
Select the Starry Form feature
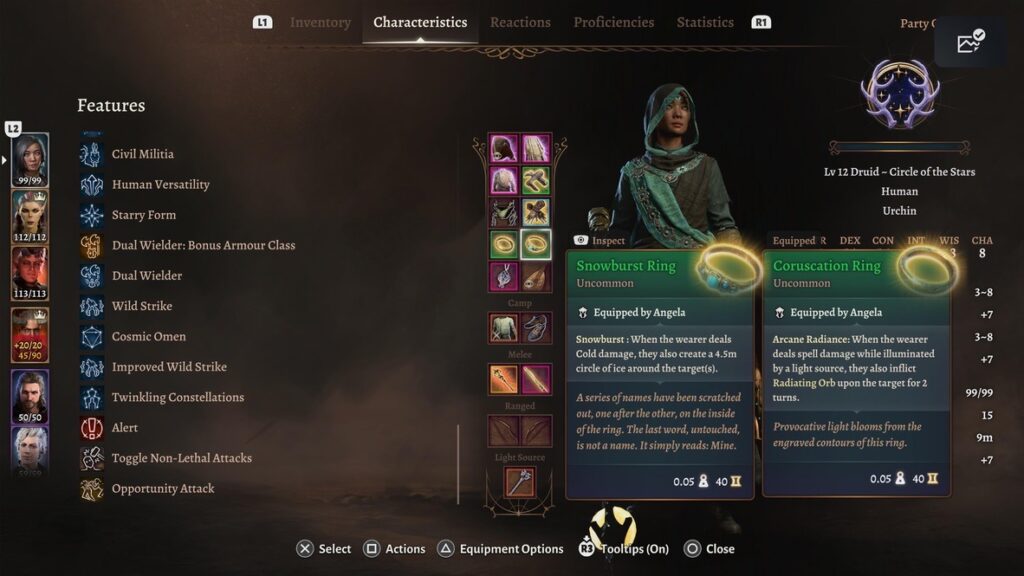[143, 215]
